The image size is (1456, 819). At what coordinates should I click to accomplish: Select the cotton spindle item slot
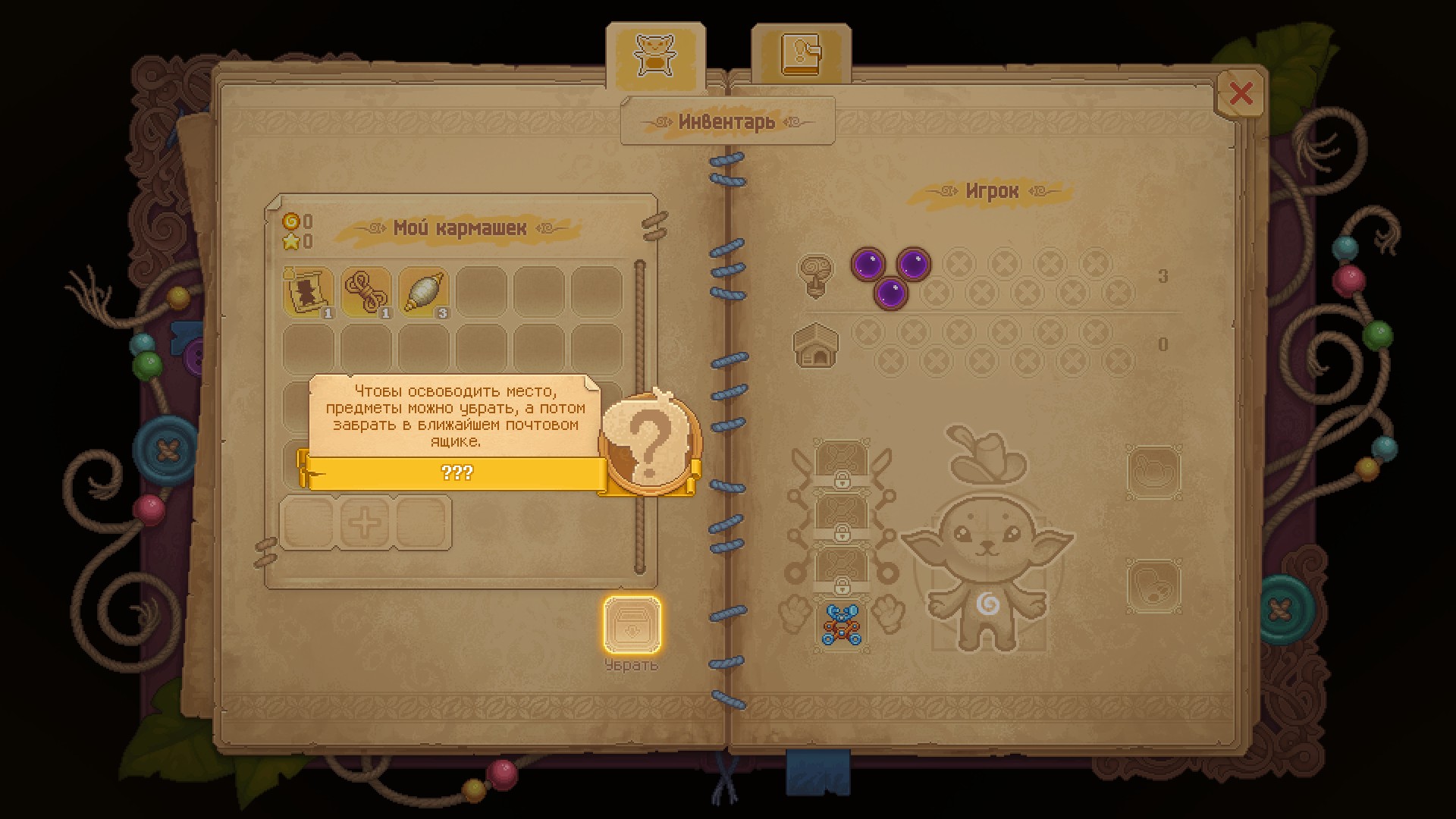point(424,291)
